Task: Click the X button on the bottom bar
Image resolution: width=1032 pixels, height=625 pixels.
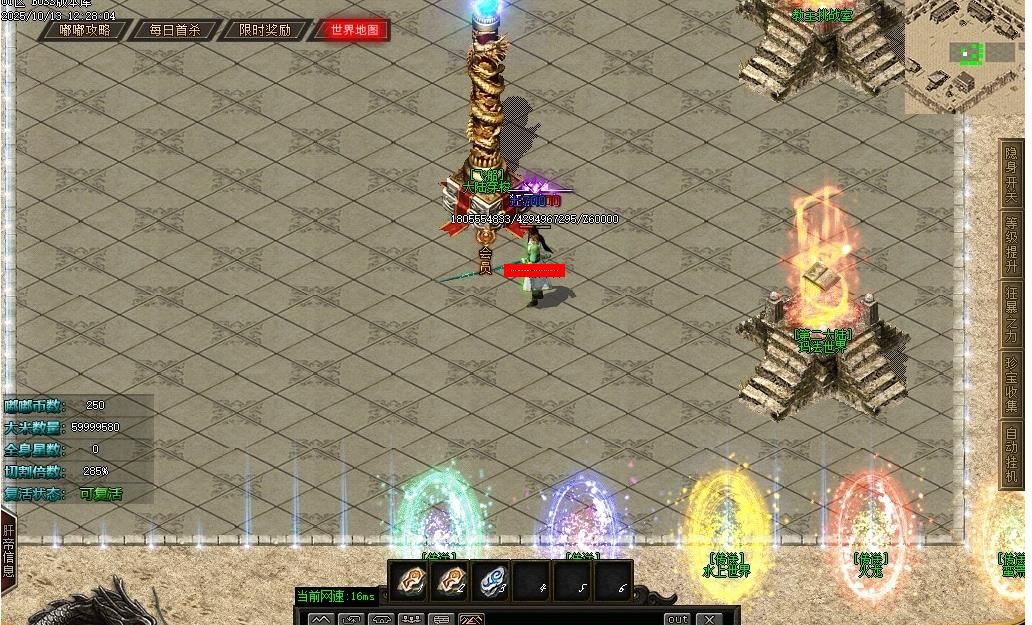Action: (708, 619)
